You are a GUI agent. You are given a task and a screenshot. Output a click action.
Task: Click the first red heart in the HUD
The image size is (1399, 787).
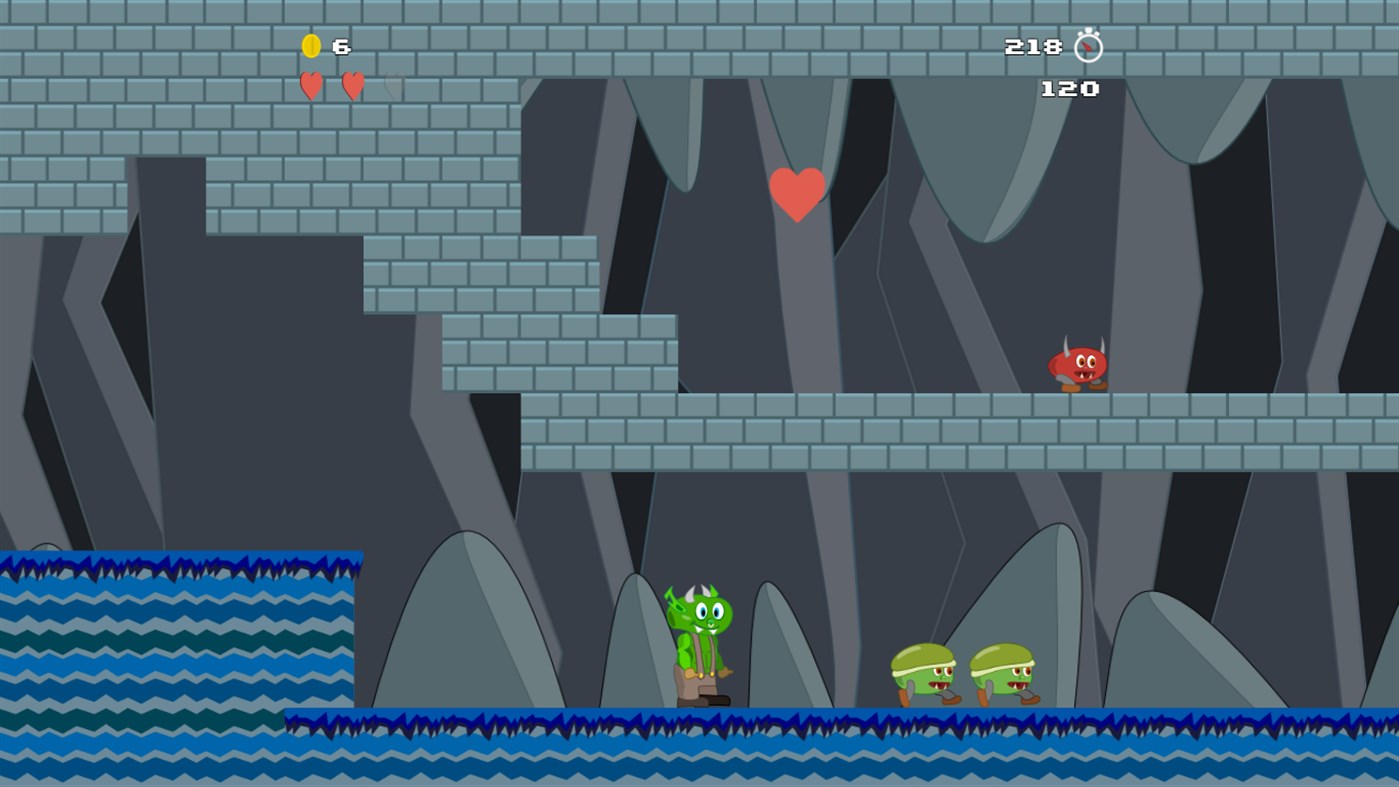coord(311,87)
